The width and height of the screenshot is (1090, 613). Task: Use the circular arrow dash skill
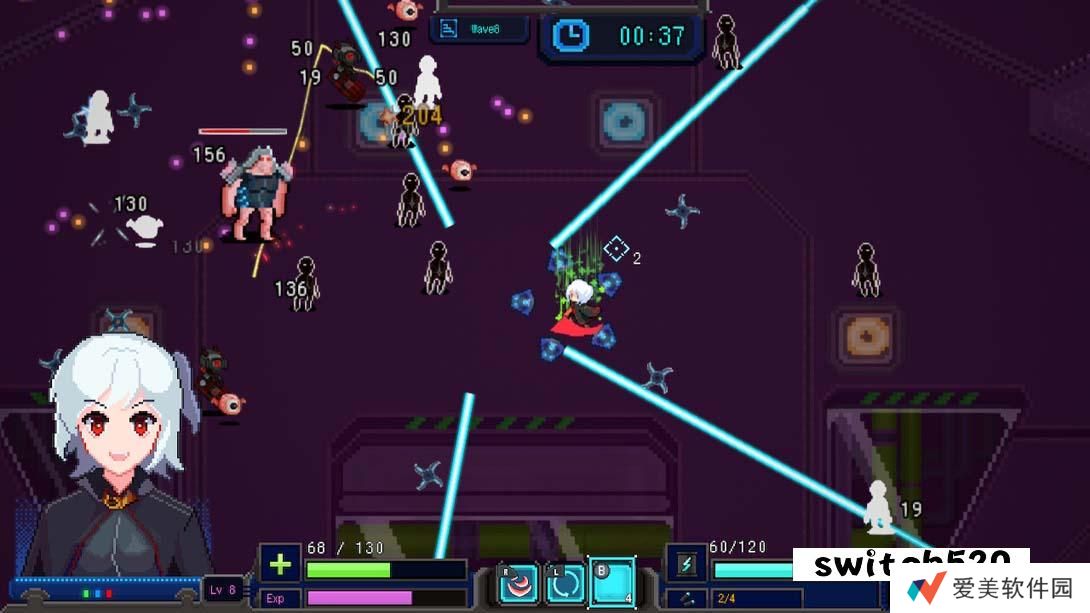point(565,584)
